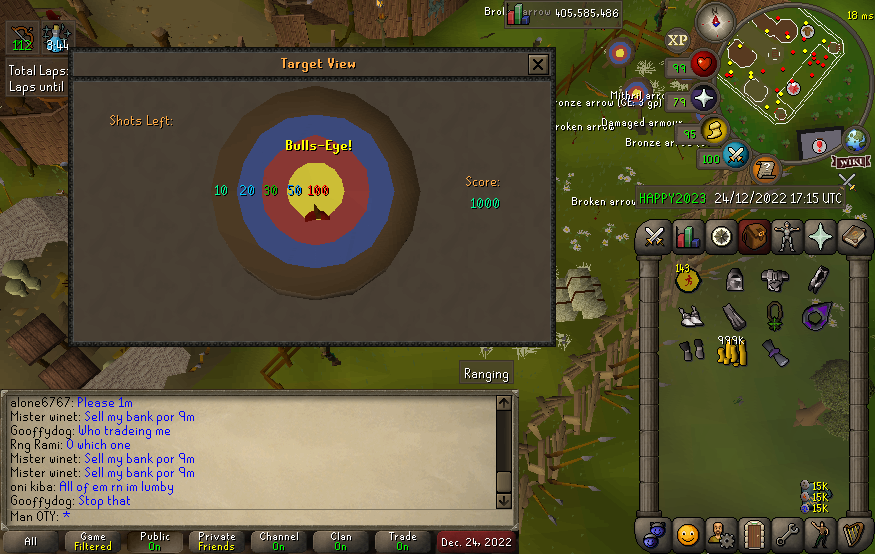Select the Public chat filter tab

[x=155, y=542]
